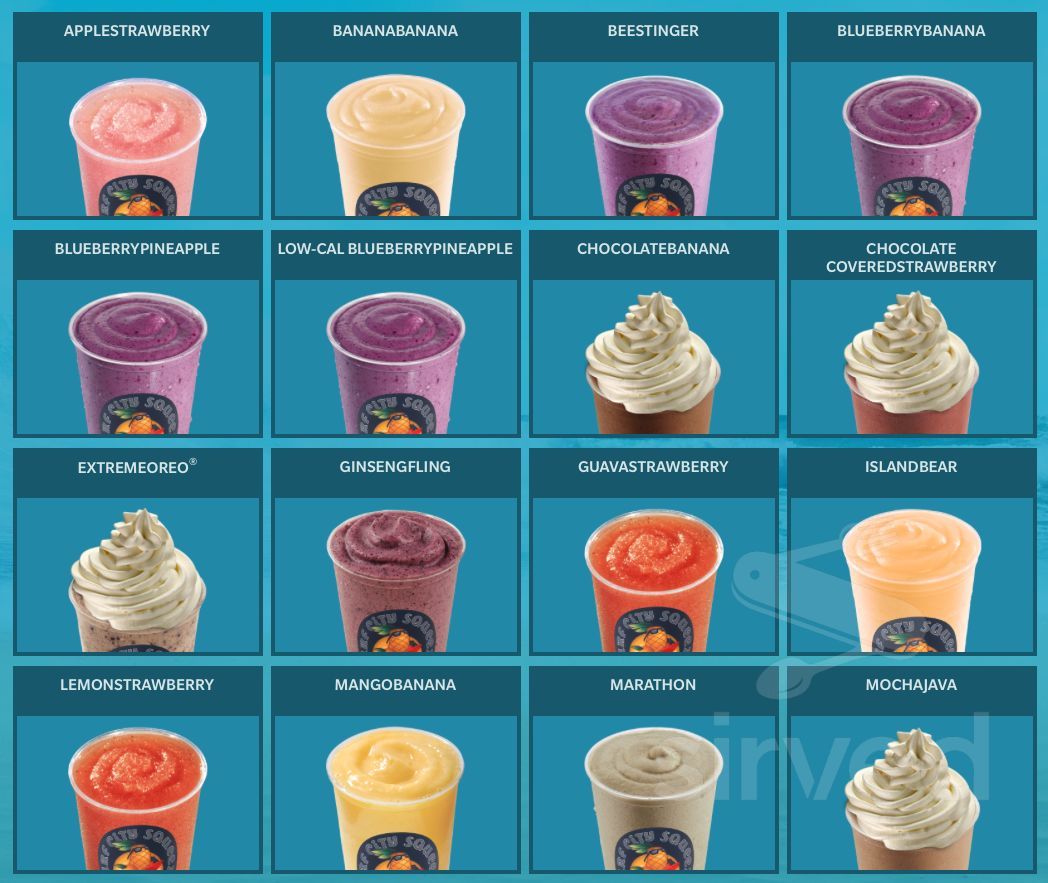This screenshot has width=1048, height=883.
Task: Choose the Ginseng Fling smoothie
Action: click(395, 574)
